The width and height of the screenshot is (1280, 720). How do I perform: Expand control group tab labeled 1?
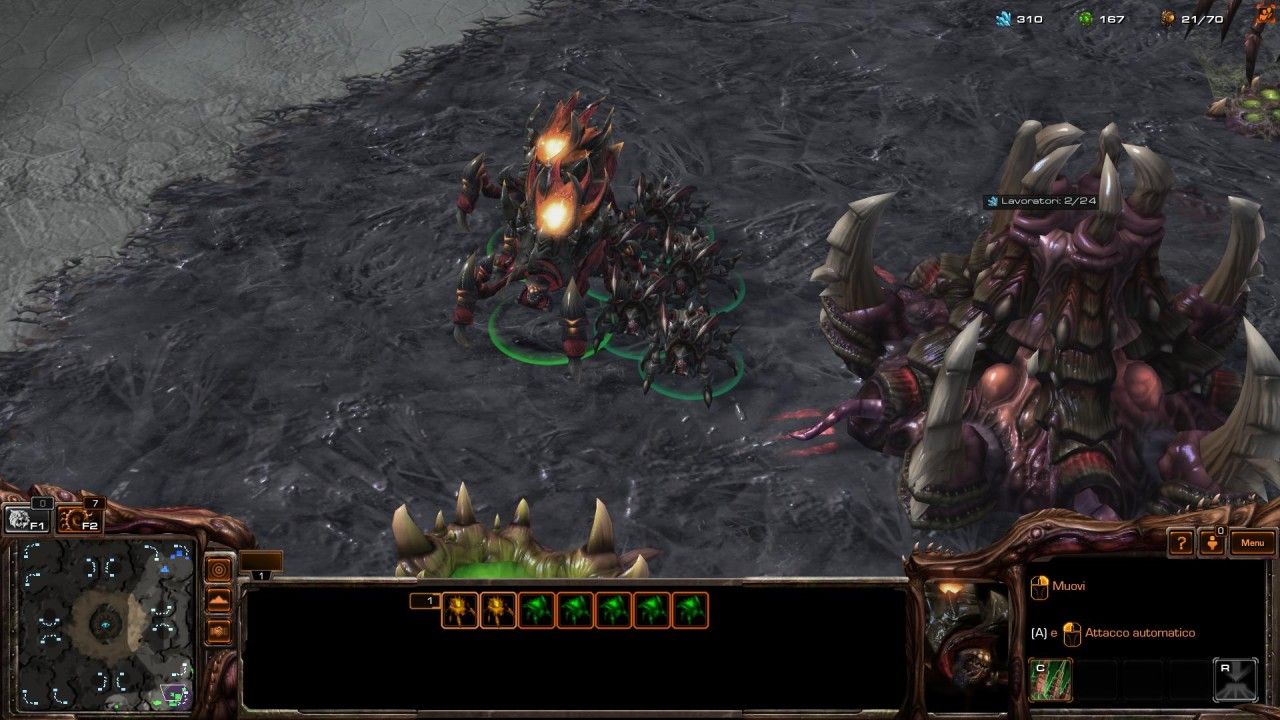pos(262,577)
